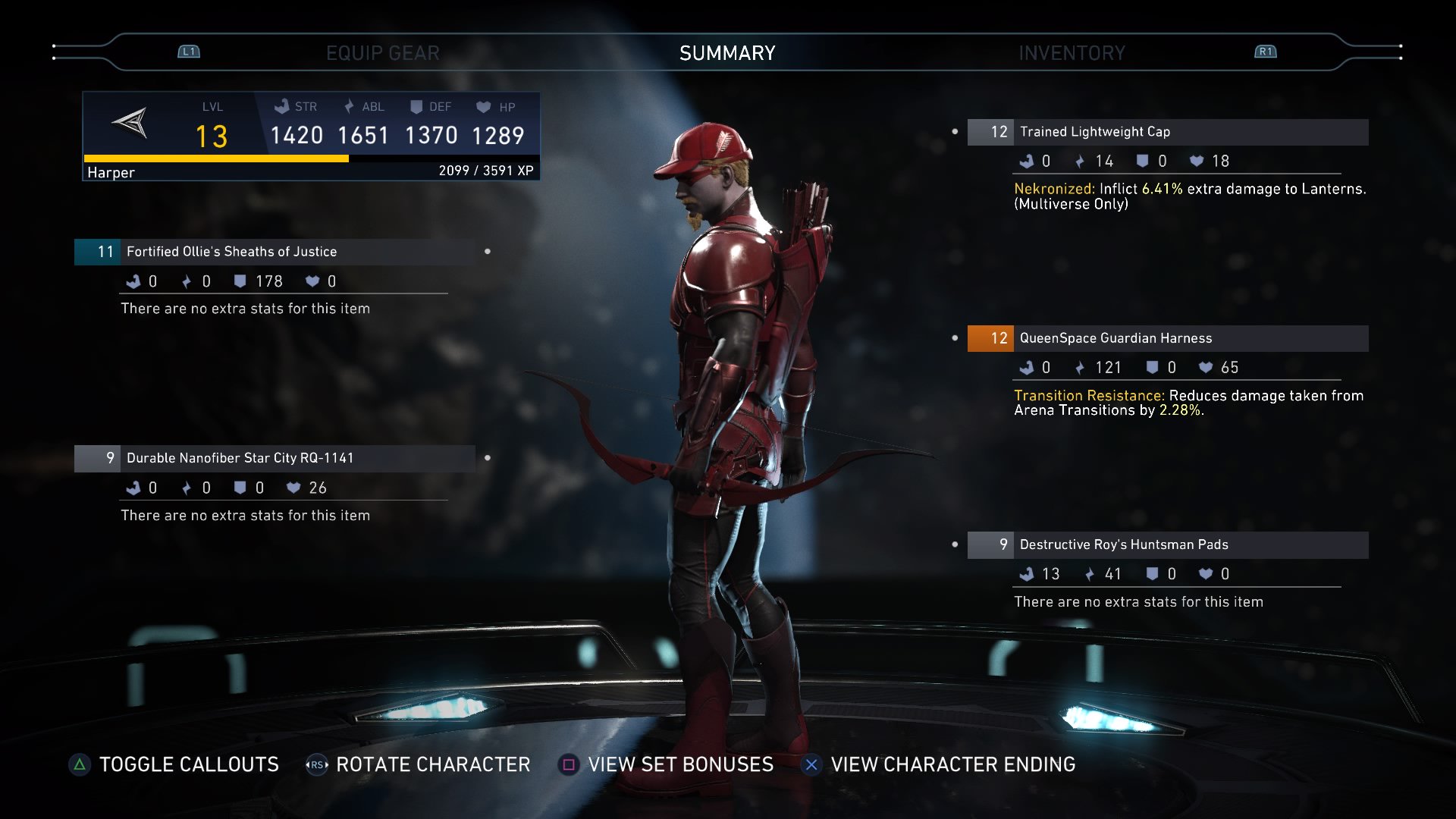Click the L1 shoulder button icon near Equip Gear
1456x819 pixels.
pyautogui.click(x=190, y=51)
